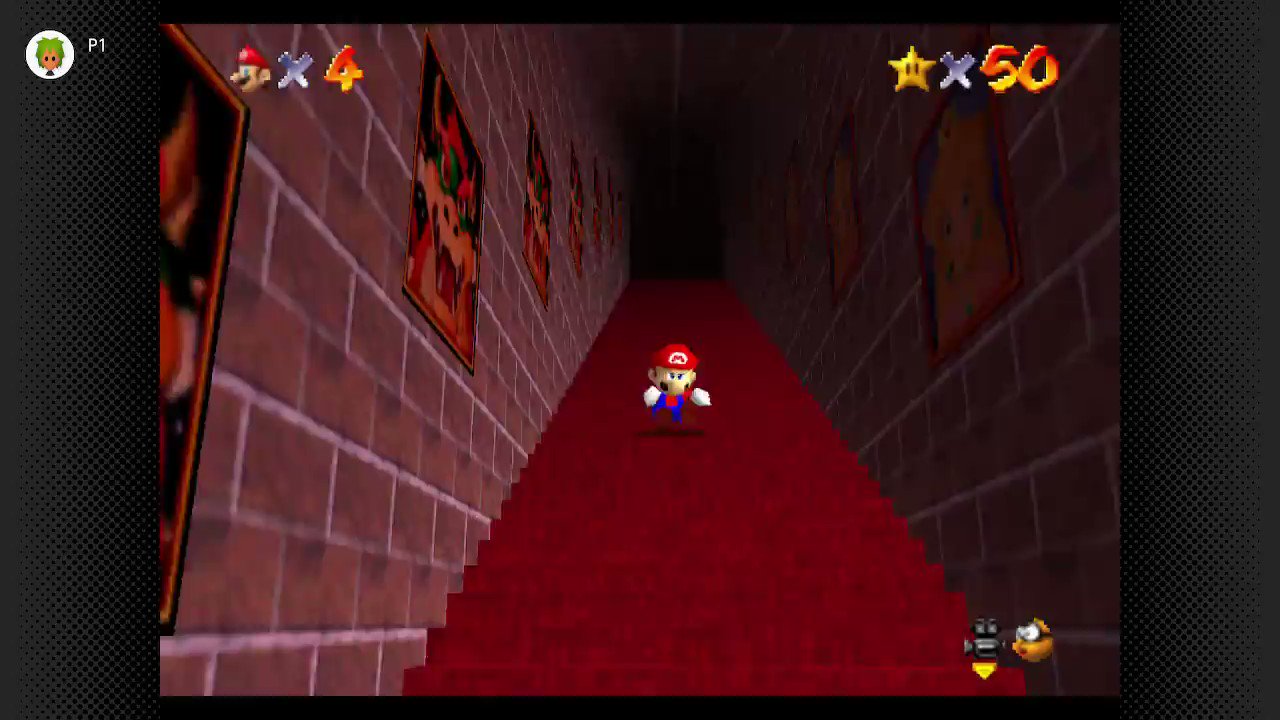Click the Mario head lives icon
The height and width of the screenshot is (720, 1280).
point(250,70)
